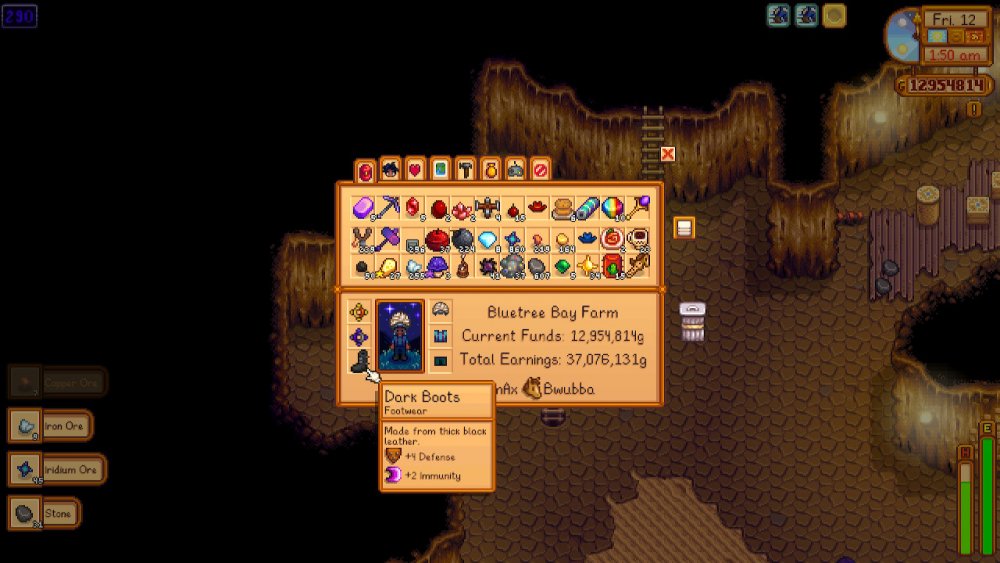Select the pickaxe in the inventory
The width and height of the screenshot is (1000, 563).
pyautogui.click(x=388, y=208)
